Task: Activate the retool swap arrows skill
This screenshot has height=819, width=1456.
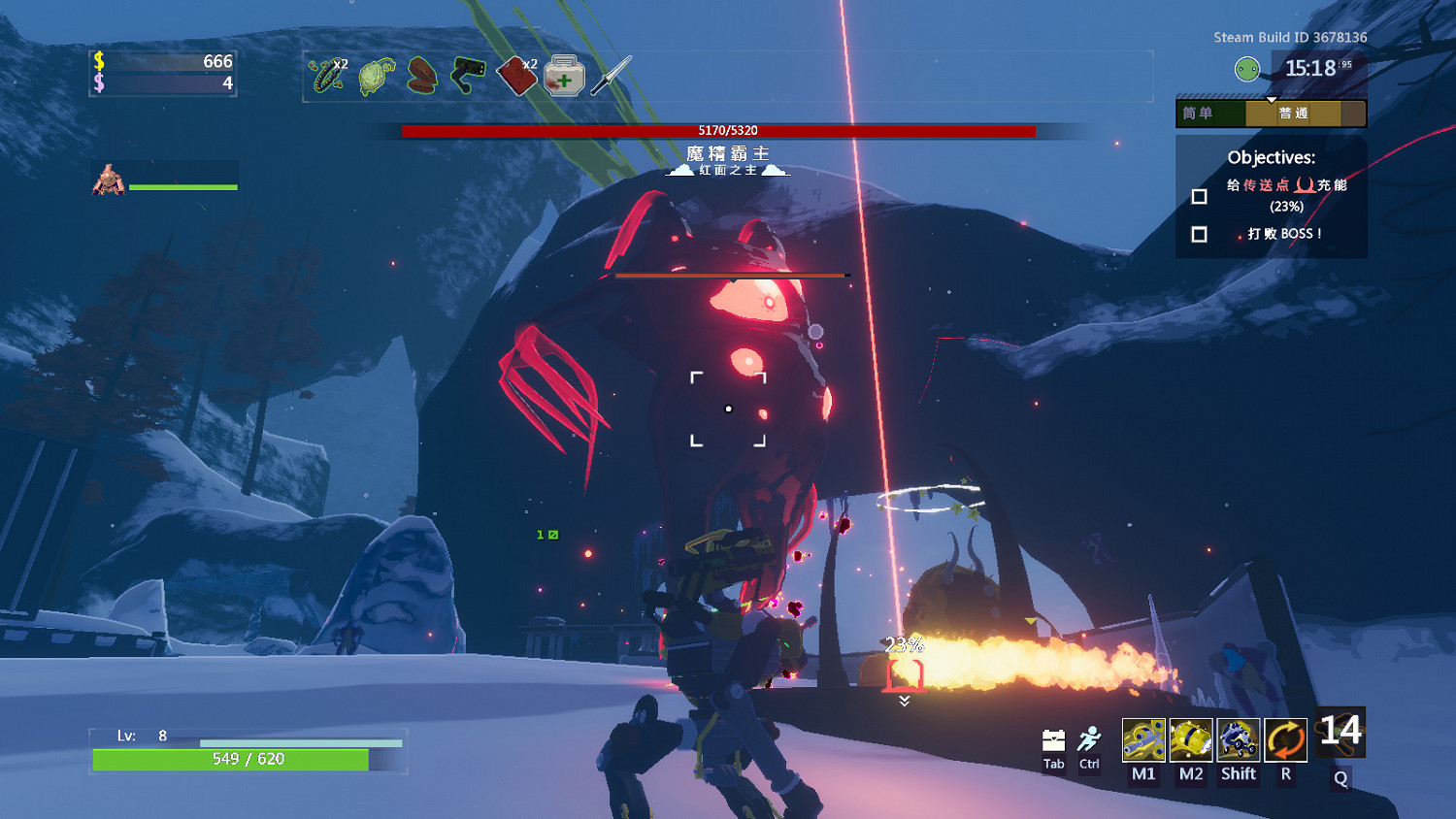Action: click(1286, 740)
